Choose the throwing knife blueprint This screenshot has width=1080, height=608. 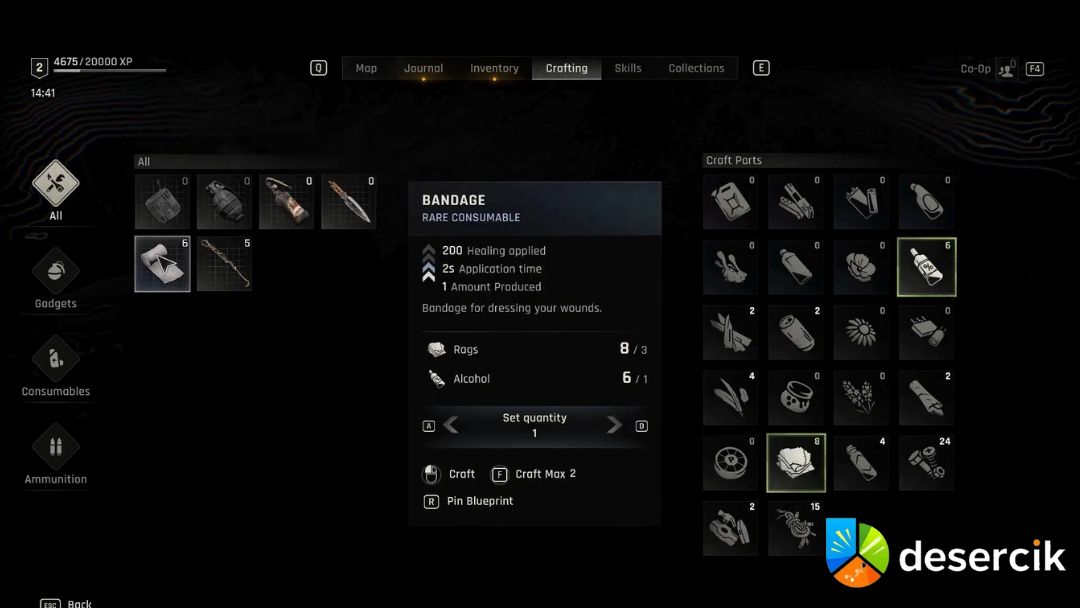pyautogui.click(x=349, y=201)
